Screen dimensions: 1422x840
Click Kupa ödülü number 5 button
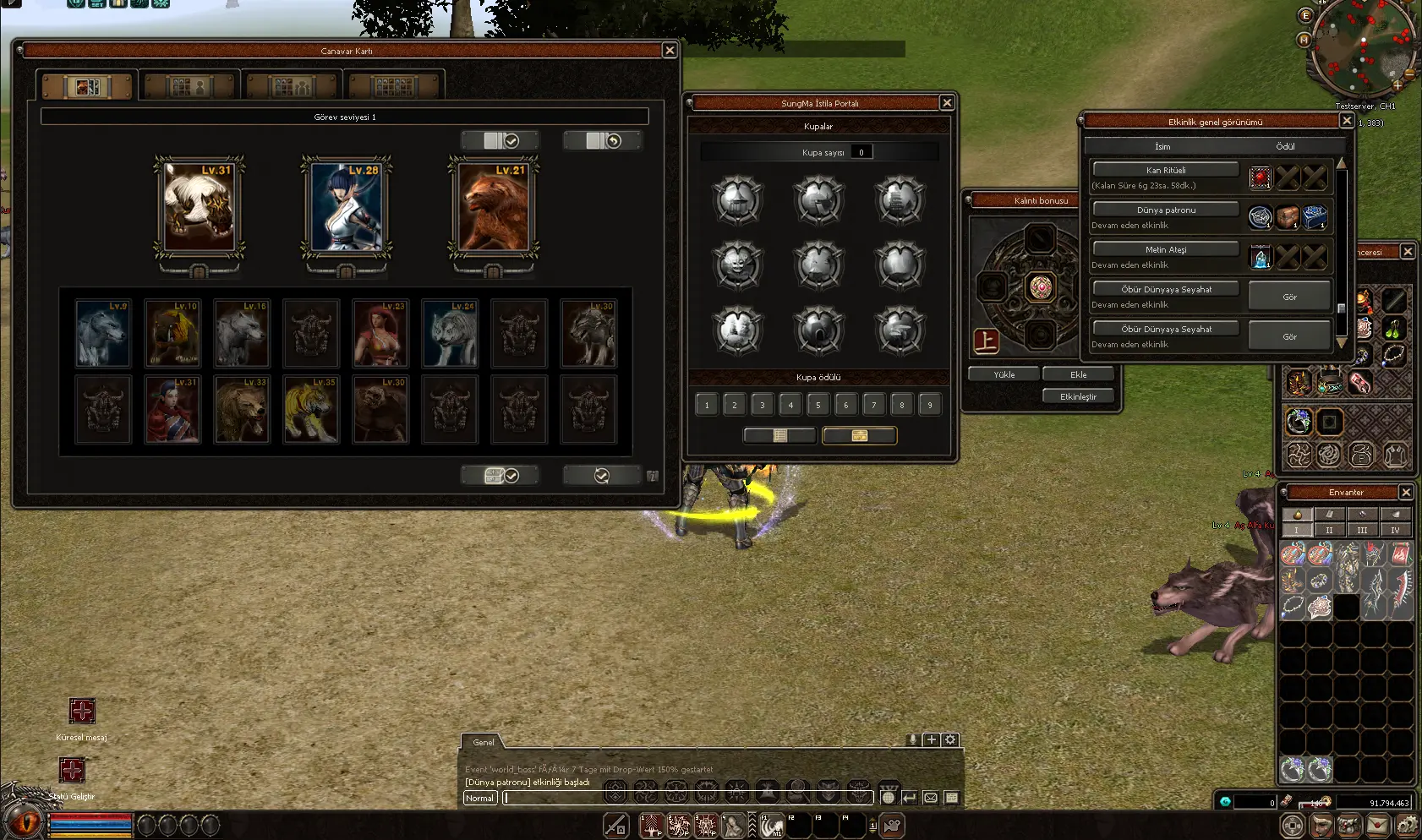coord(818,405)
